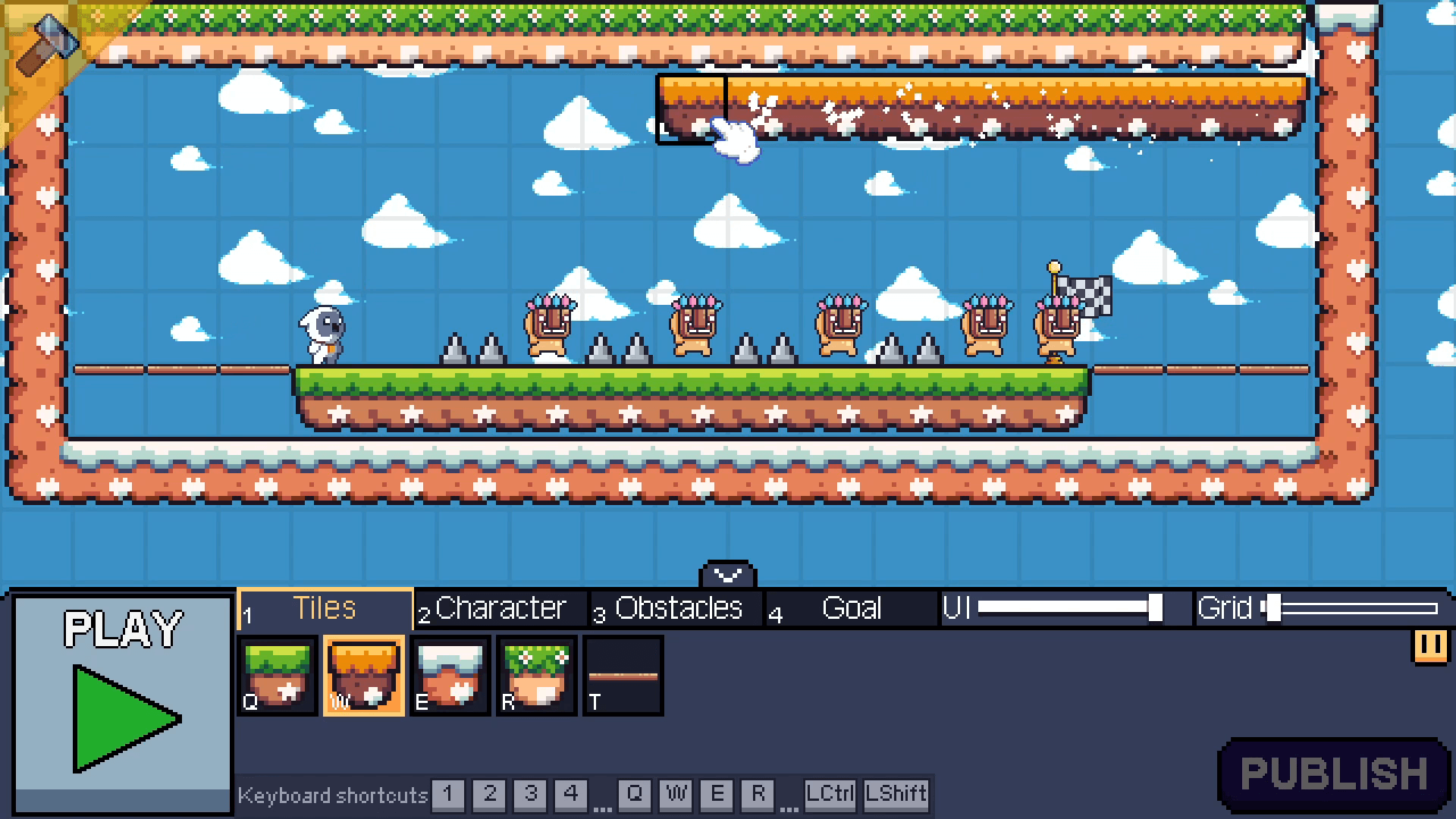Select the astronaut character in the level

click(x=322, y=332)
